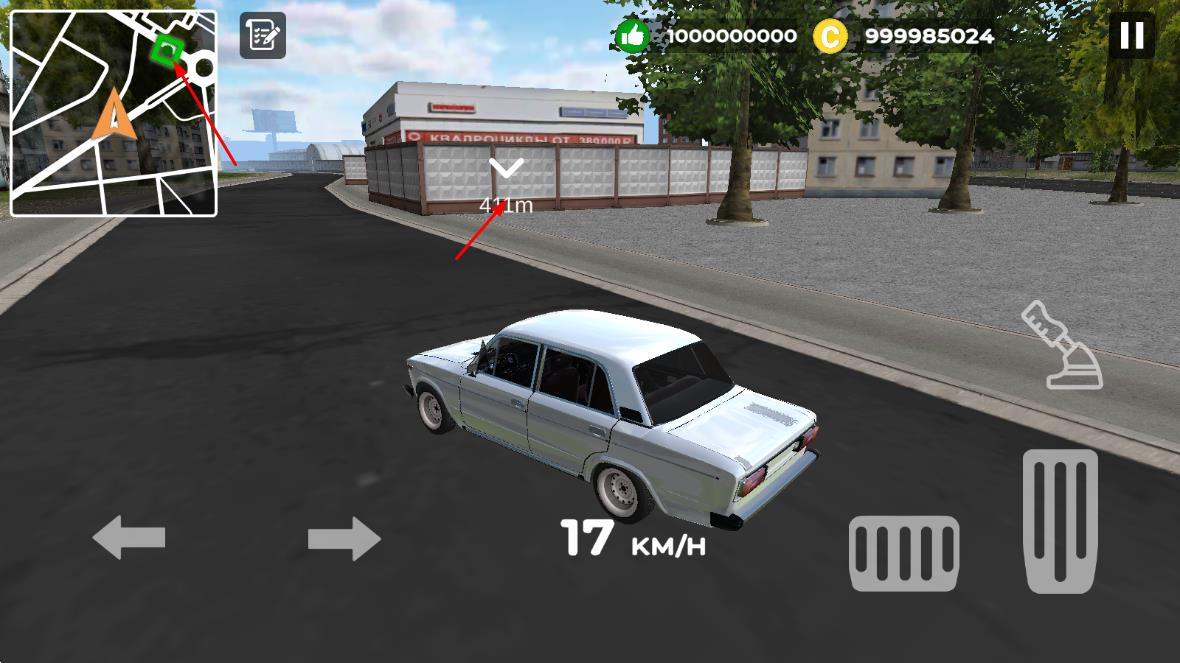Image resolution: width=1180 pixels, height=663 pixels.
Task: Tap the brake pedal
Action: coord(904,552)
